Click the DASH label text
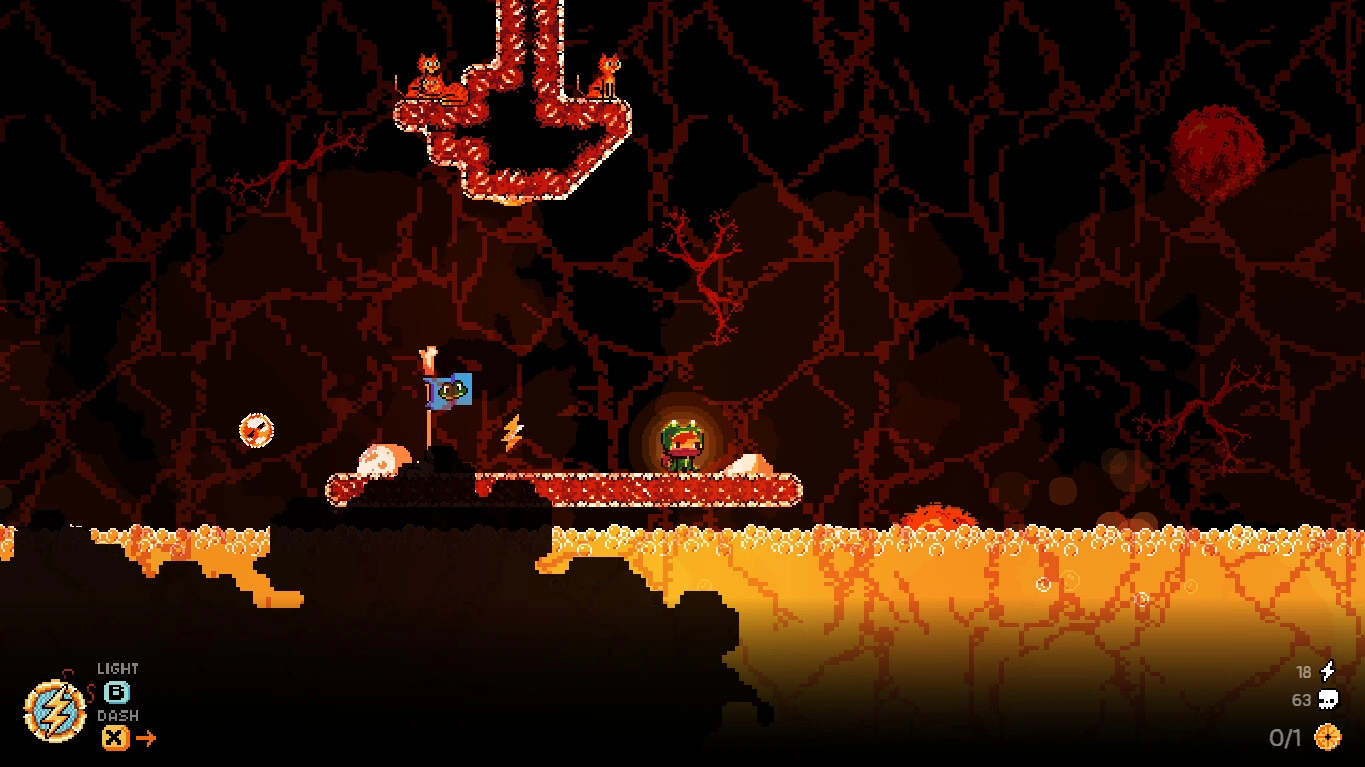Screen dimensions: 1365x767 click(x=117, y=716)
